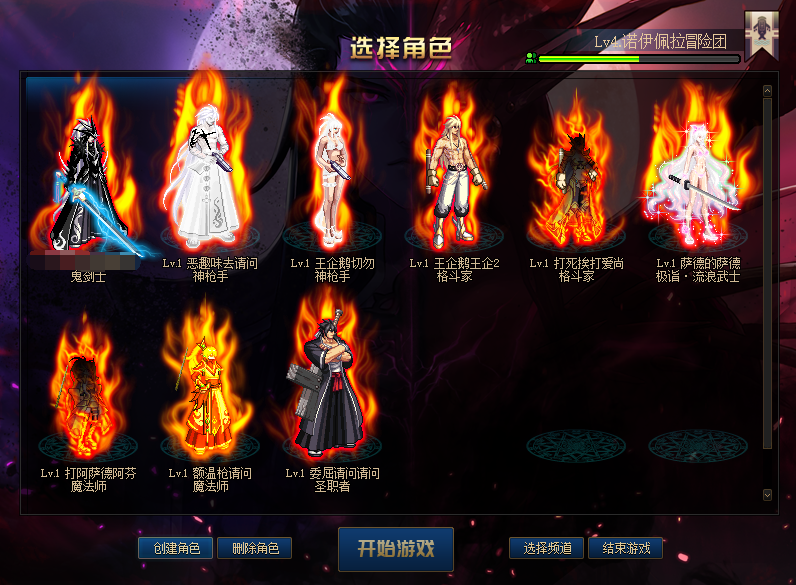Exit with the 结束游戏 button
Image resolution: width=796 pixels, height=585 pixels.
625,548
